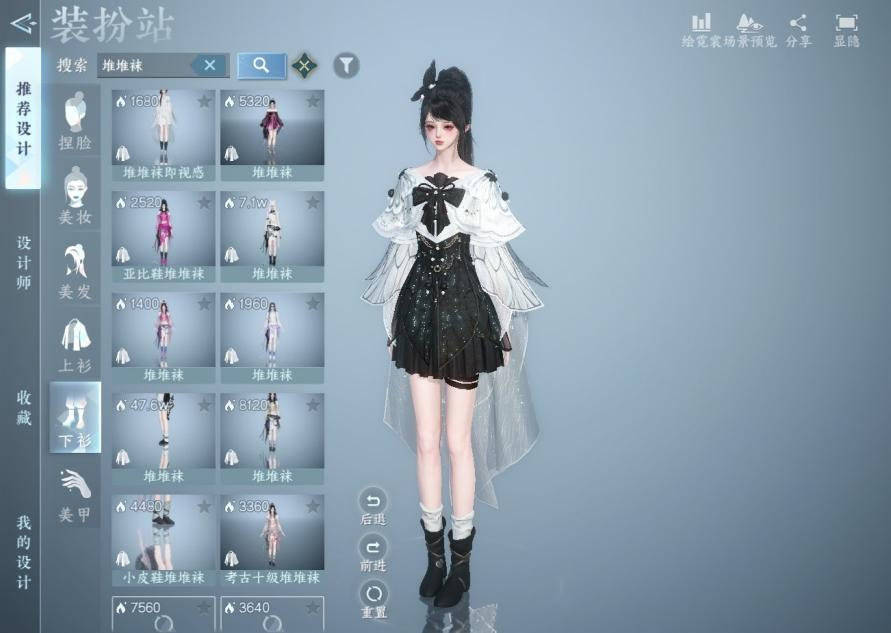Run search with the magnifier button

click(x=261, y=65)
